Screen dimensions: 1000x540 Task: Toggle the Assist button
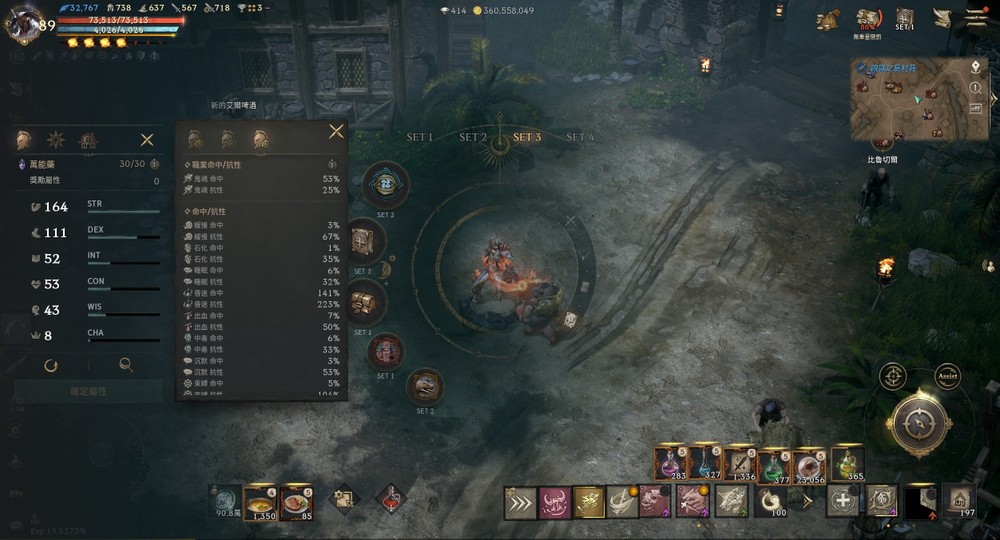tap(947, 376)
